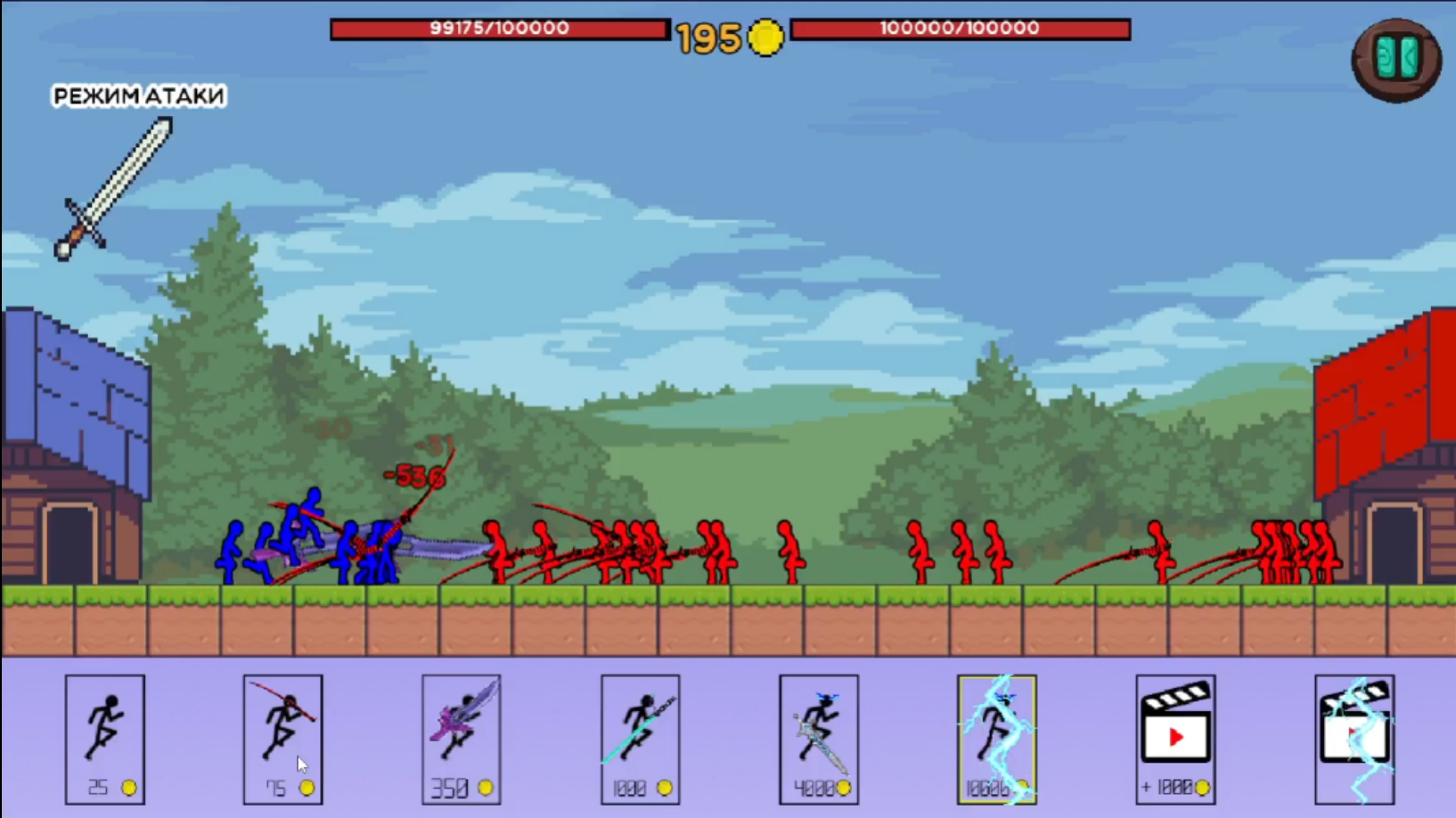
Task: Select the 350-coin purple sword card
Action: [461, 740]
